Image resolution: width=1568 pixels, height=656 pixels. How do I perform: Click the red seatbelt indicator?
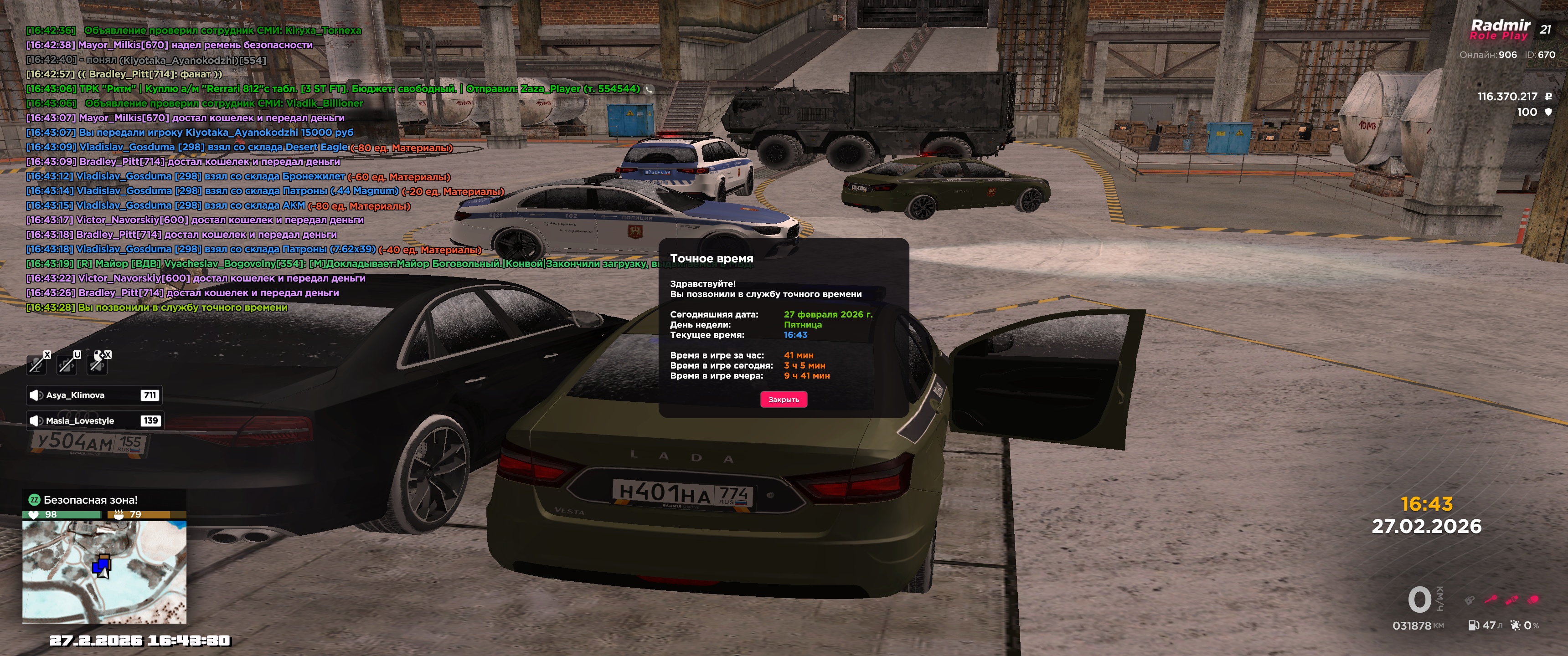tap(1512, 600)
